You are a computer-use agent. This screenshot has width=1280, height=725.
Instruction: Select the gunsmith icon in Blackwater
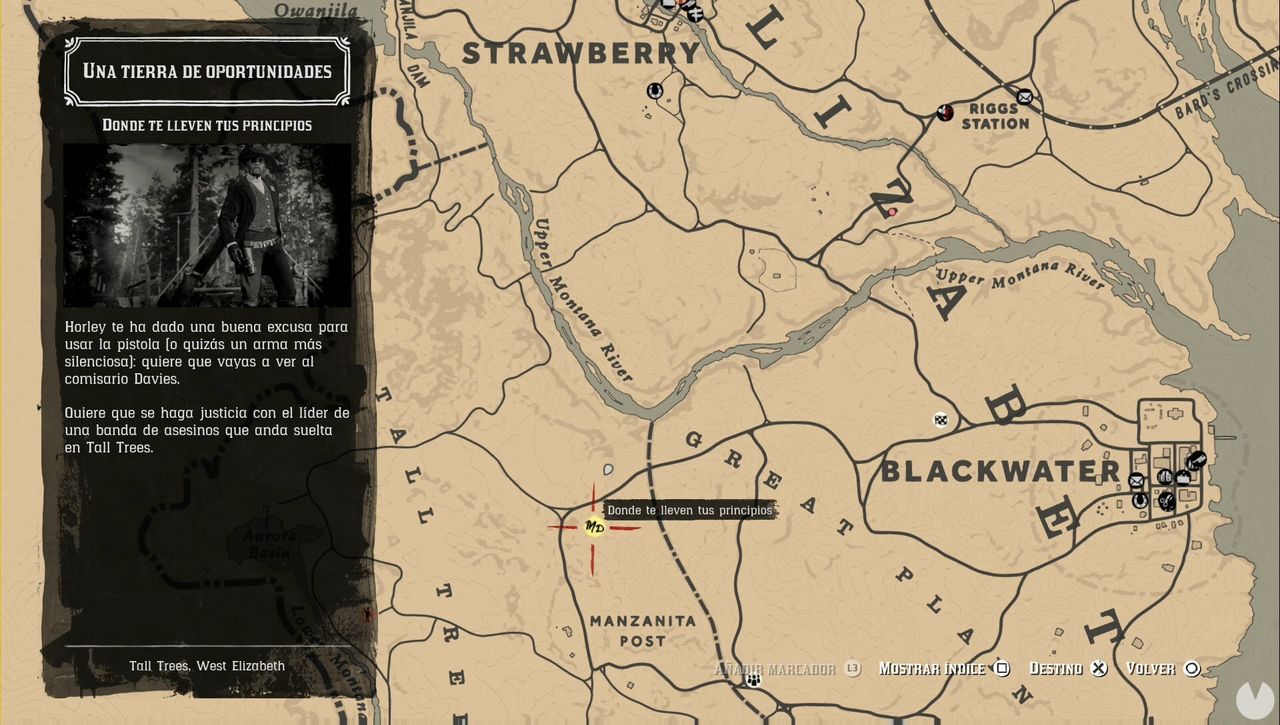click(1196, 461)
